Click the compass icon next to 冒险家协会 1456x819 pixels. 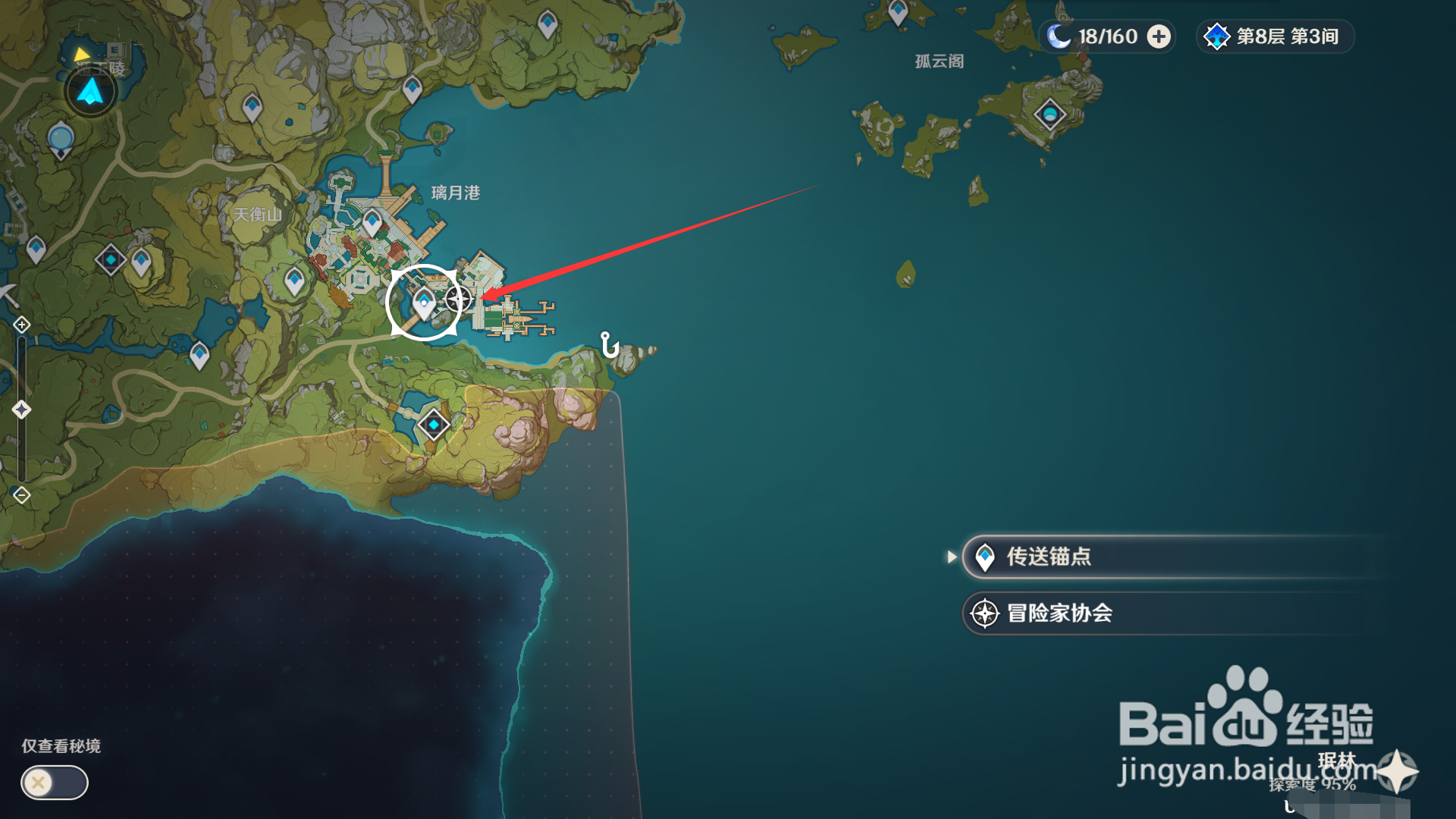(984, 613)
